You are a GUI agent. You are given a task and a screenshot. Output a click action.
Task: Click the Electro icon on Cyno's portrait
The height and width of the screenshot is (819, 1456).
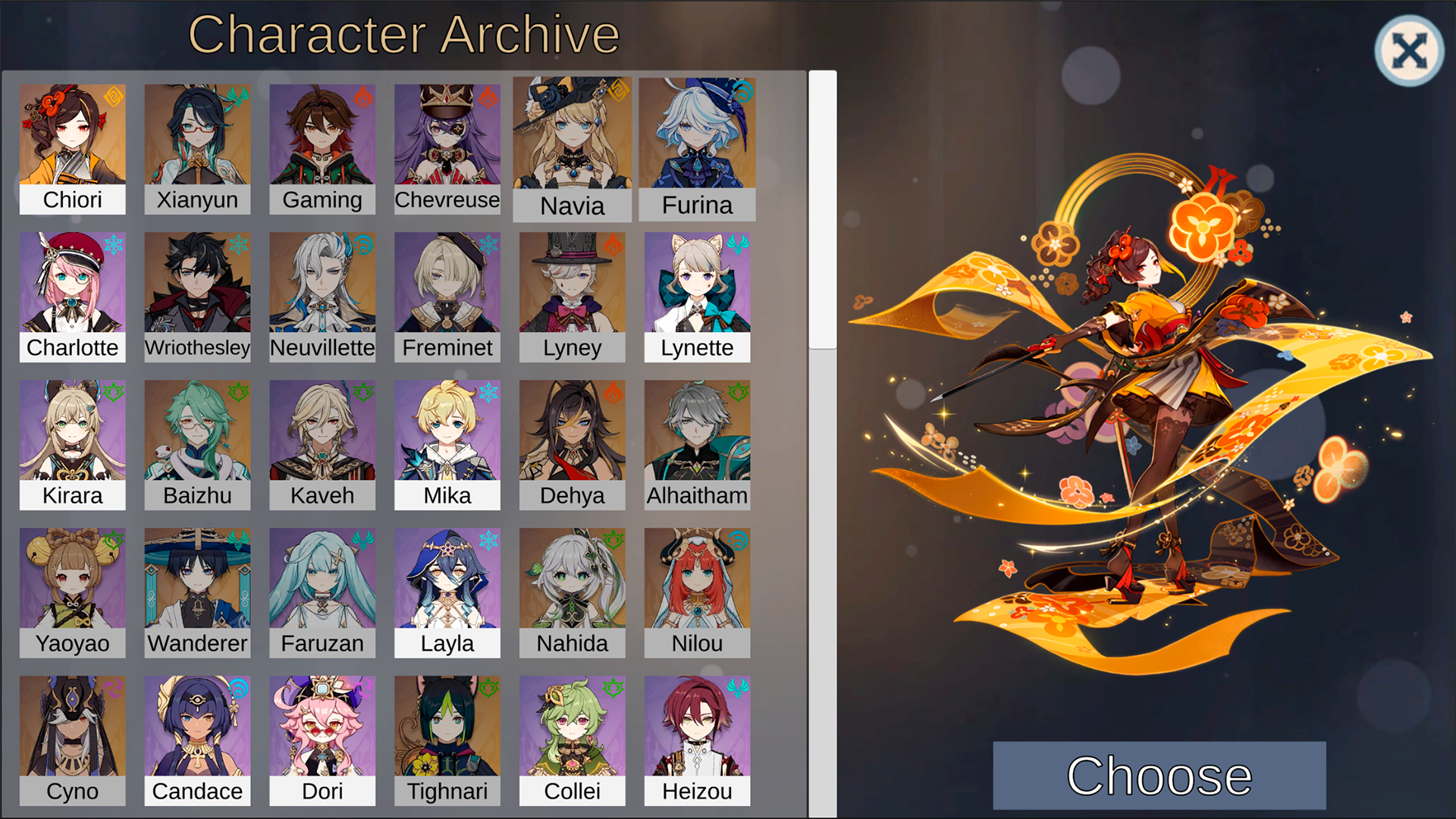[114, 688]
